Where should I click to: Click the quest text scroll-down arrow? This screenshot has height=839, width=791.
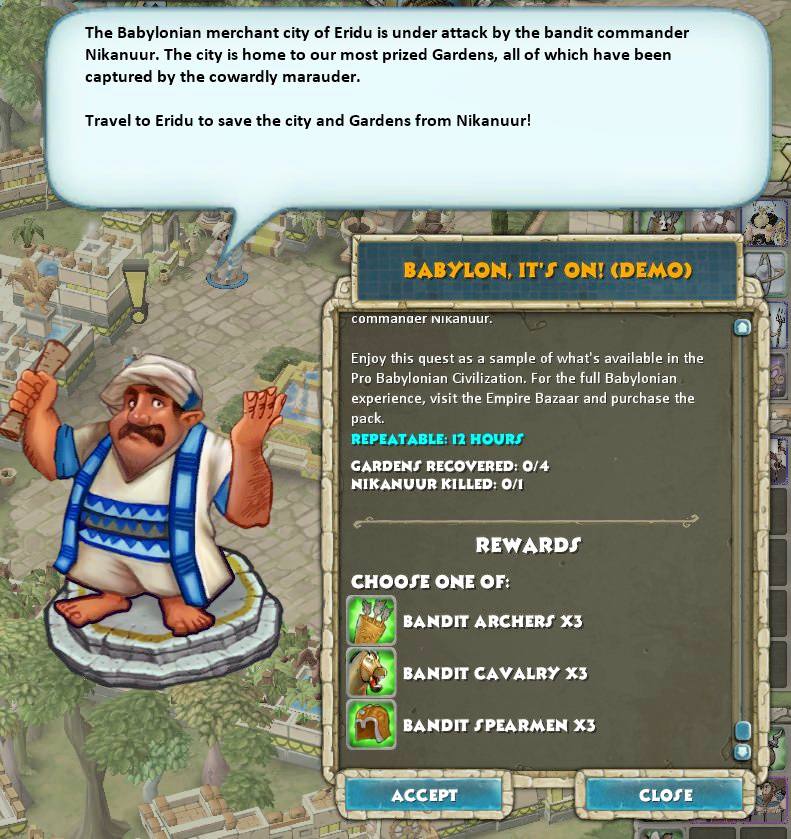tap(742, 751)
